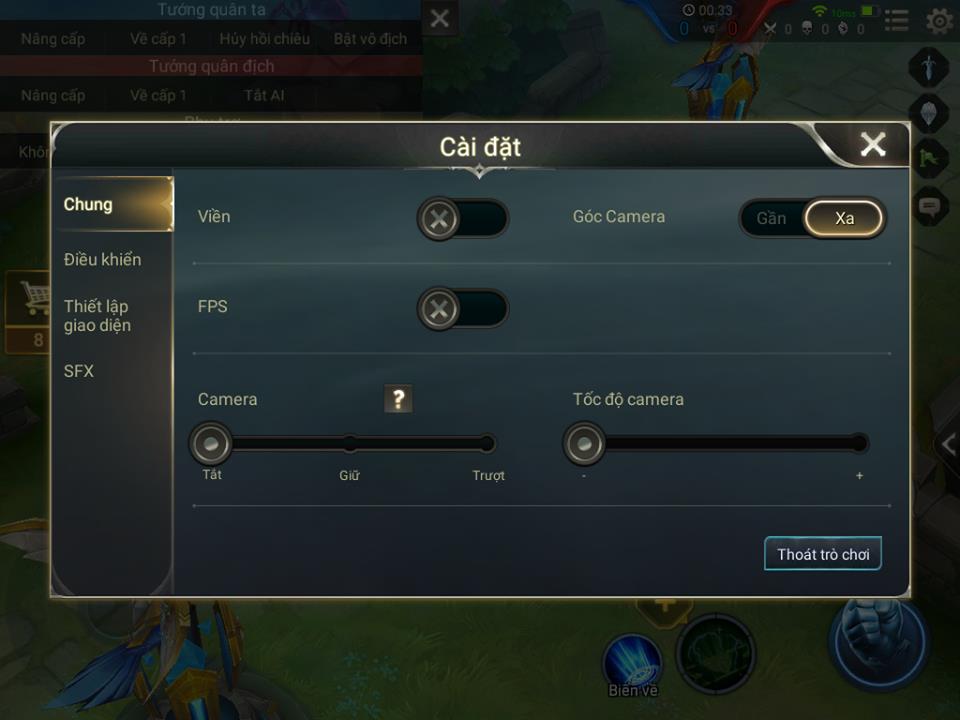Toggle the Viền switch
Screen dimensions: 960x720
(462, 218)
